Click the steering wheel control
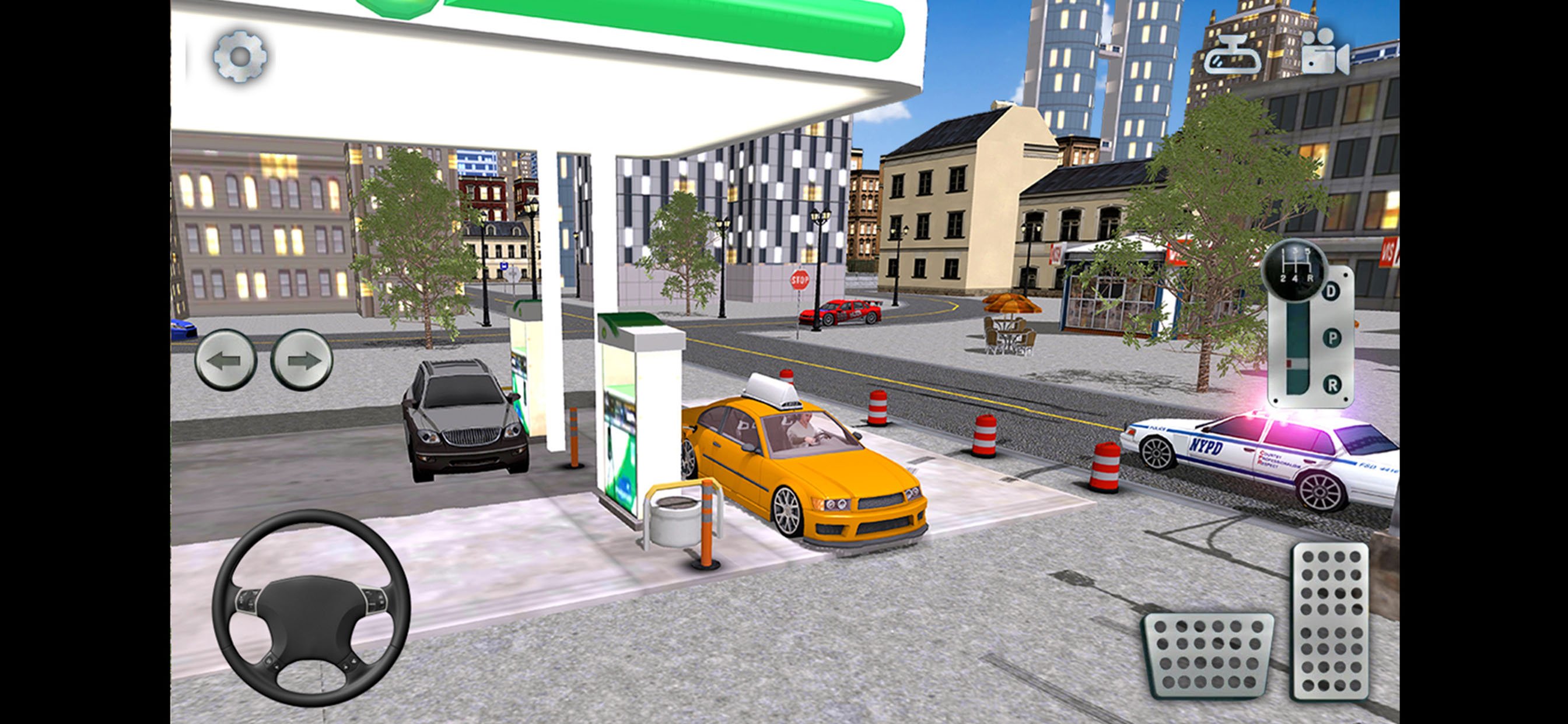Screen dimensions: 1568x724 pos(311,607)
